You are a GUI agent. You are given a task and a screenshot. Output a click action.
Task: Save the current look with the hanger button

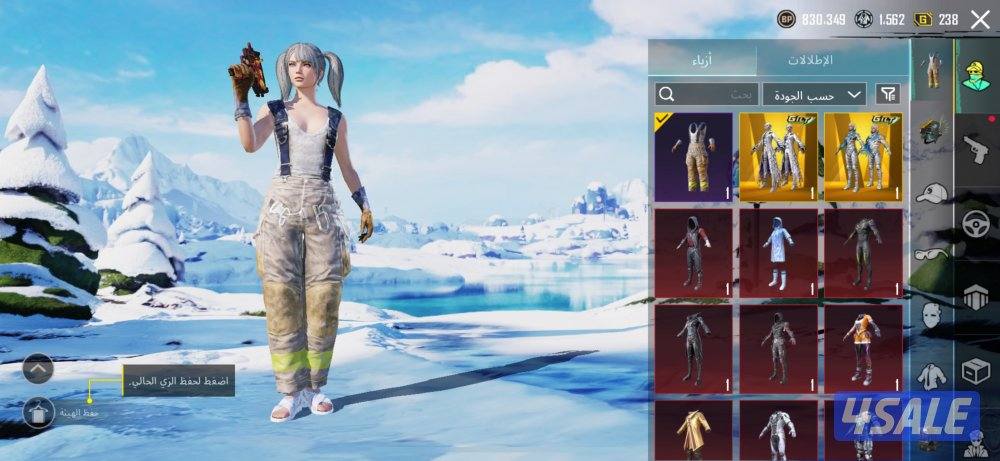[38, 411]
